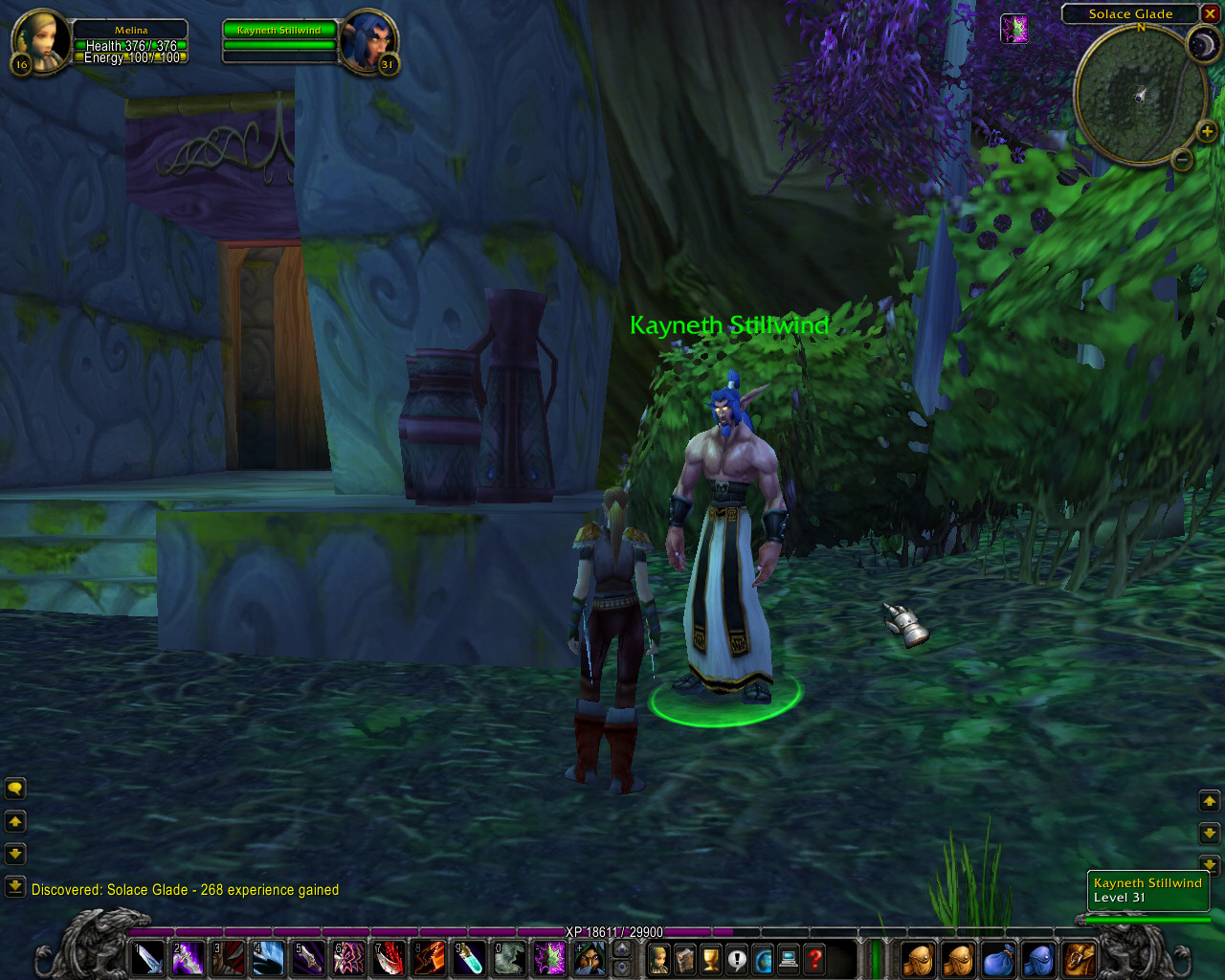
Task: Select the Kayneth Stillwind target frame portrait
Action: (368, 41)
